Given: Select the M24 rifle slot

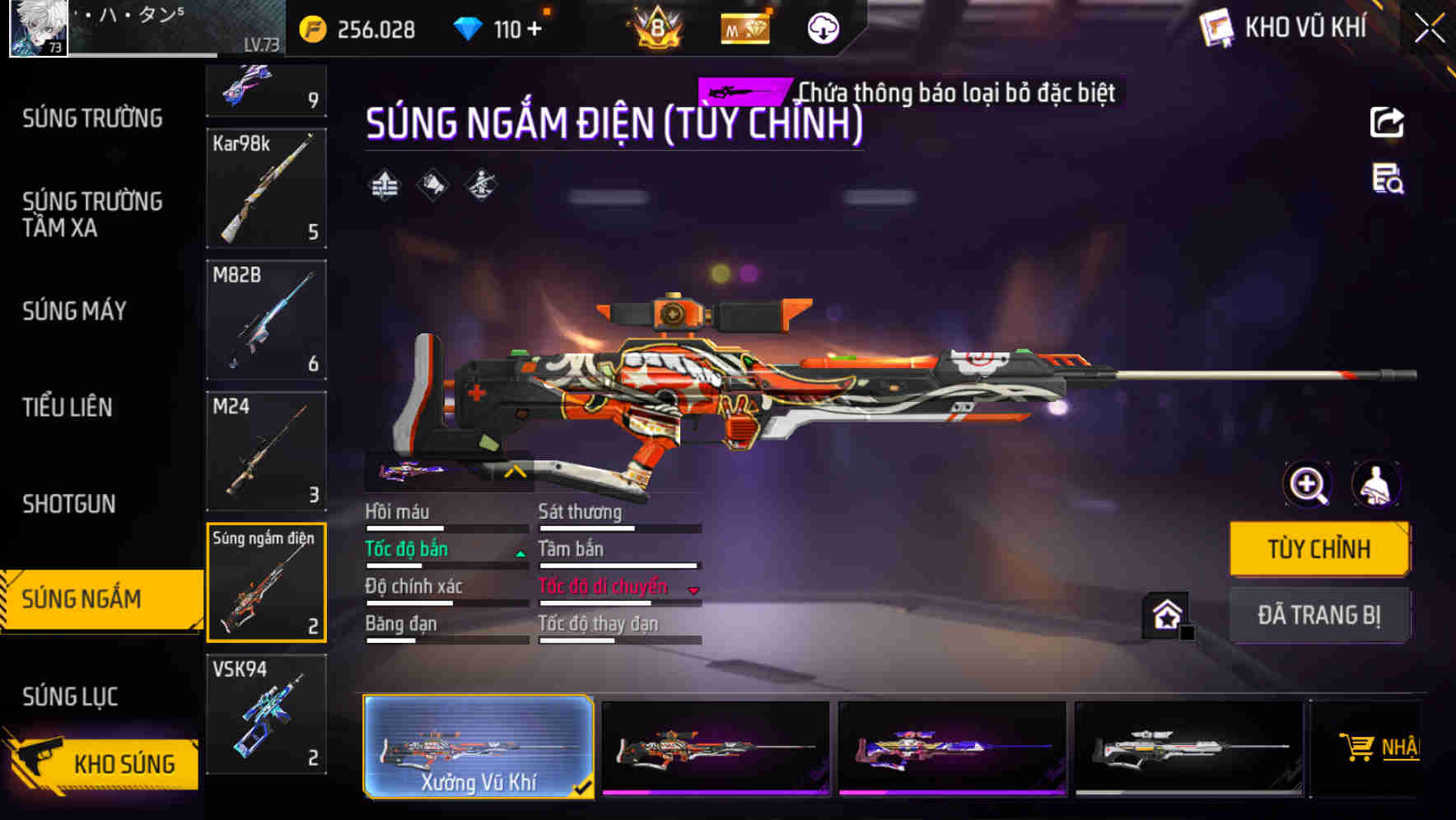Looking at the screenshot, I should pyautogui.click(x=266, y=451).
